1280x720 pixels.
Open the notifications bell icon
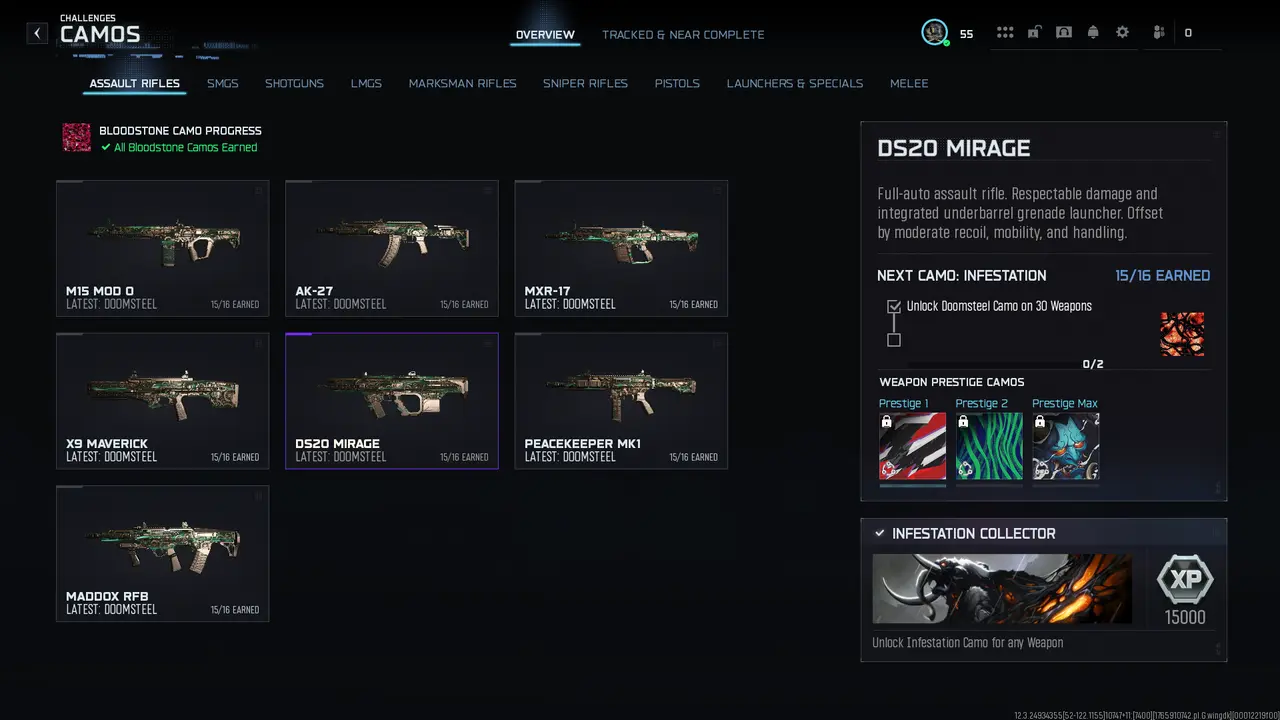pyautogui.click(x=1093, y=32)
